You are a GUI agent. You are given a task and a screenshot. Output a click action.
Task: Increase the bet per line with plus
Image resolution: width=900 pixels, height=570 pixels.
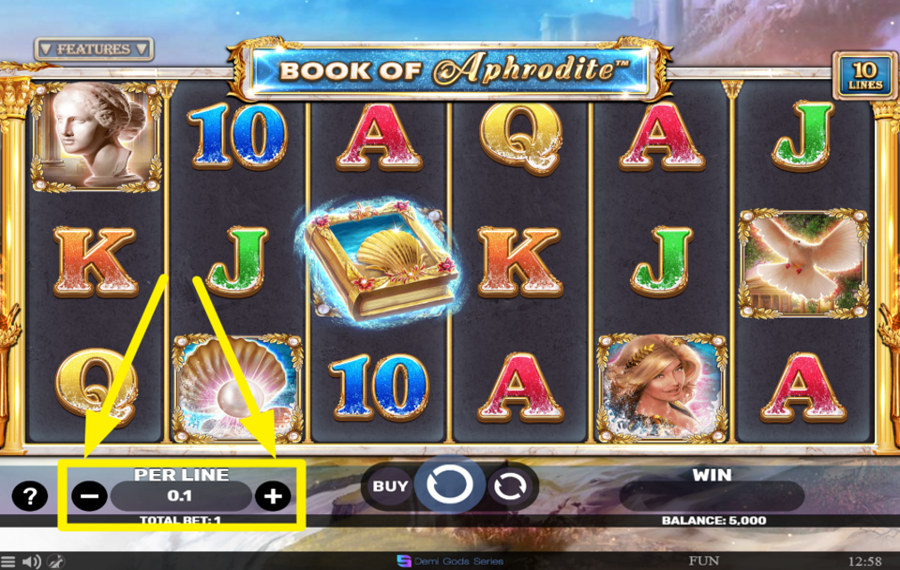272,496
